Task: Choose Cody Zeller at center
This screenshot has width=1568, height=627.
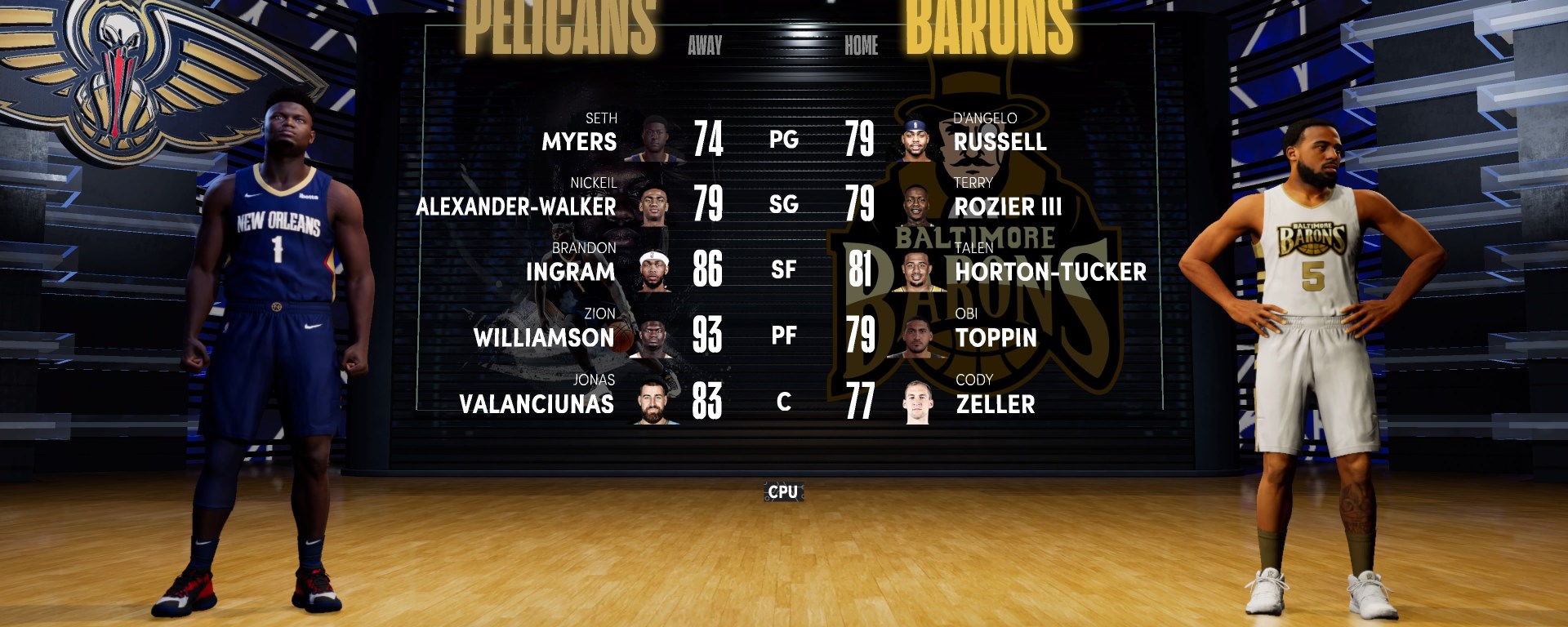Action: tap(995, 403)
